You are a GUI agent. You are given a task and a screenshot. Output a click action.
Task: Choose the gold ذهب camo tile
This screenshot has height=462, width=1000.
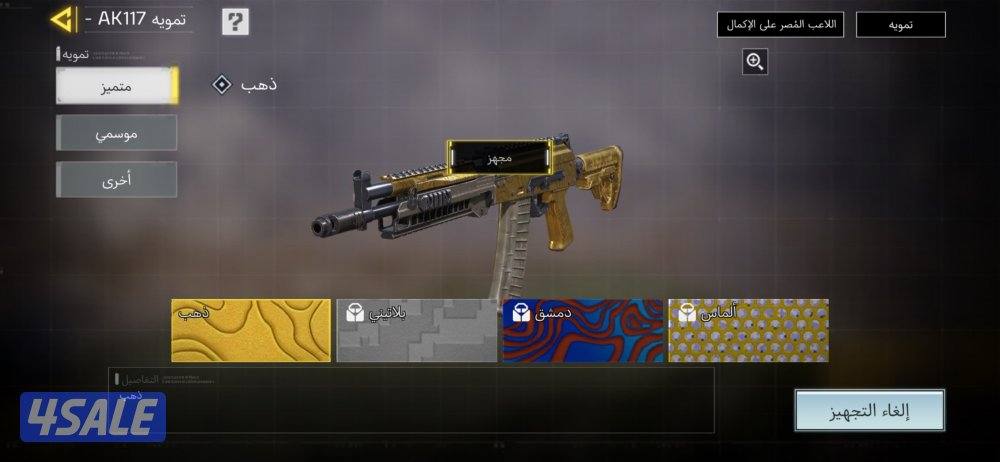pyautogui.click(x=251, y=330)
